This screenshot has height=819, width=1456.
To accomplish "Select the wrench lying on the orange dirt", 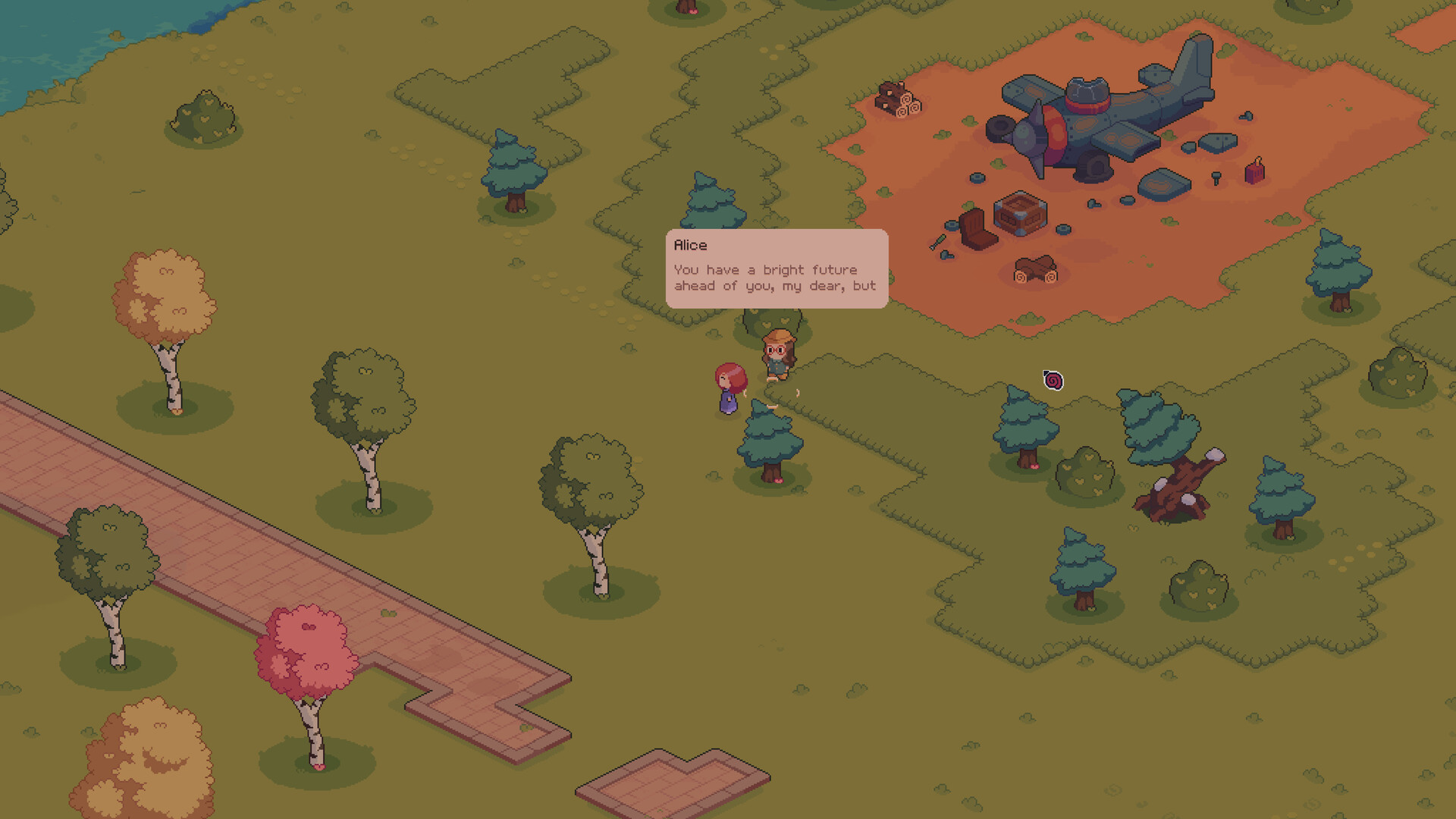I will tap(937, 243).
